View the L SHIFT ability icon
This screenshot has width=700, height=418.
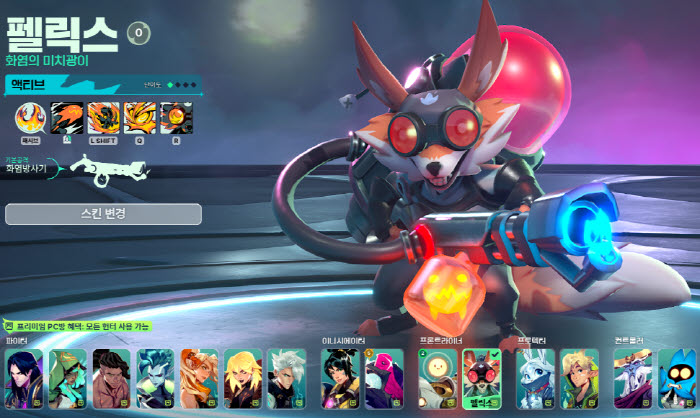point(102,119)
